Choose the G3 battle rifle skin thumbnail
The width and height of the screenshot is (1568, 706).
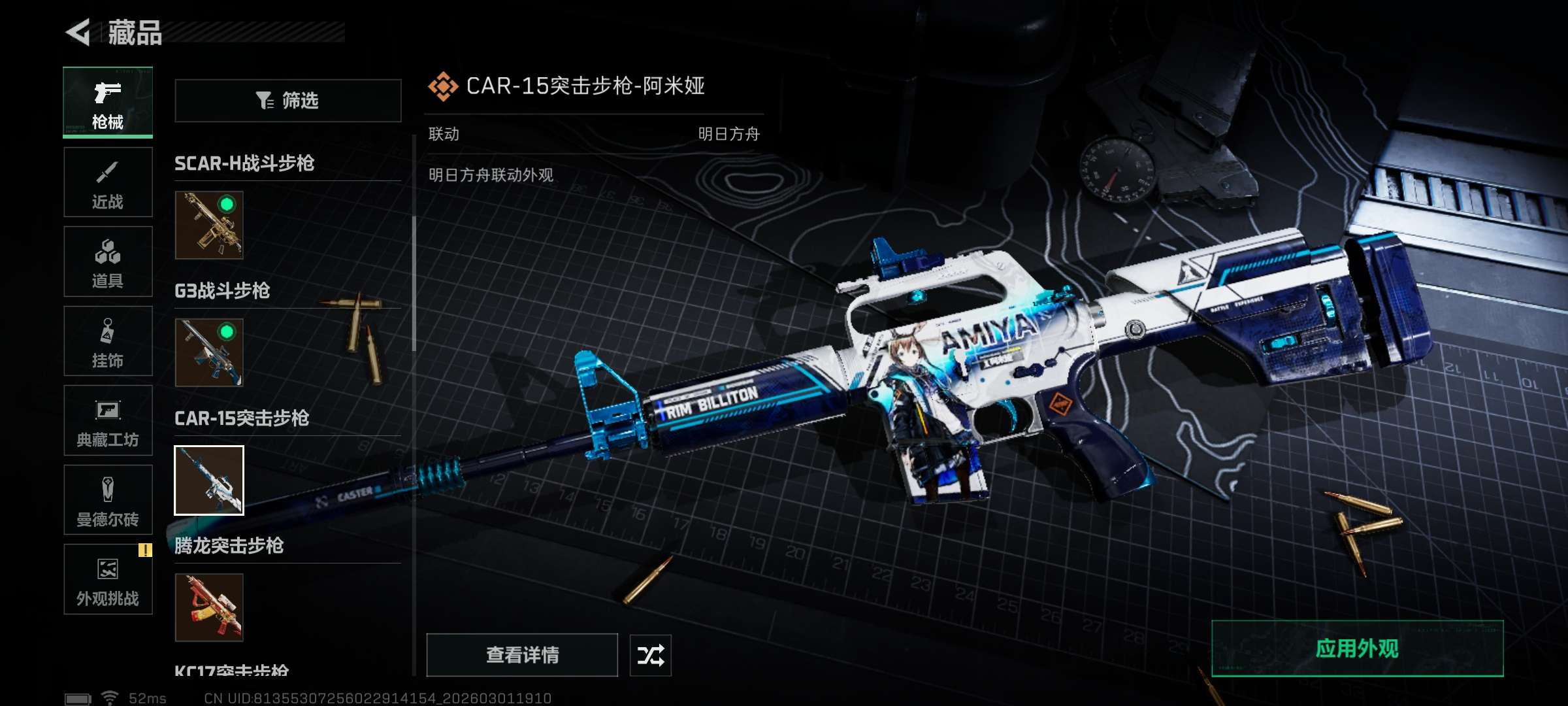coord(209,352)
